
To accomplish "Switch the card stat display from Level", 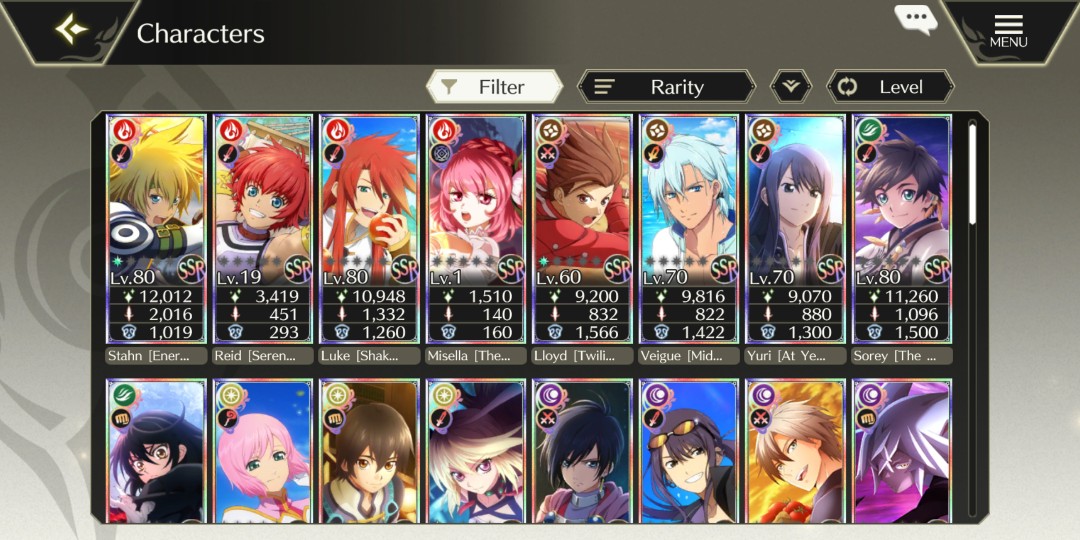I will coord(890,87).
